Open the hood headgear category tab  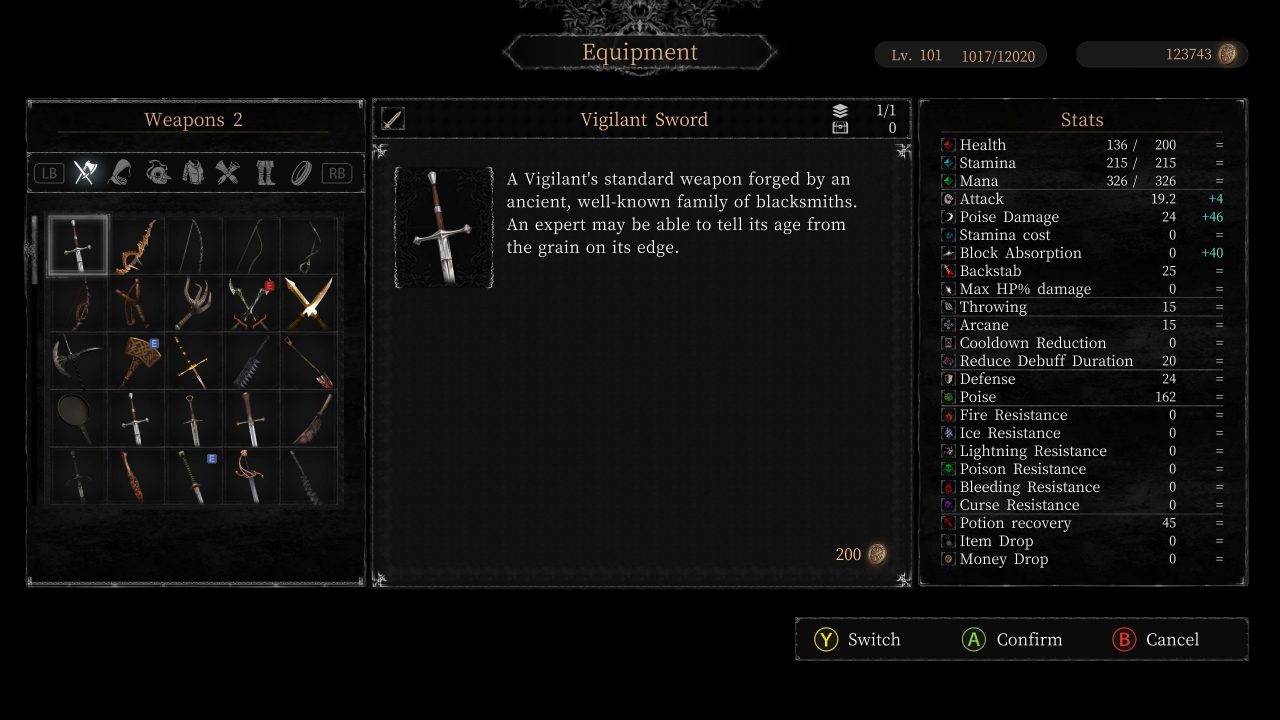121,173
